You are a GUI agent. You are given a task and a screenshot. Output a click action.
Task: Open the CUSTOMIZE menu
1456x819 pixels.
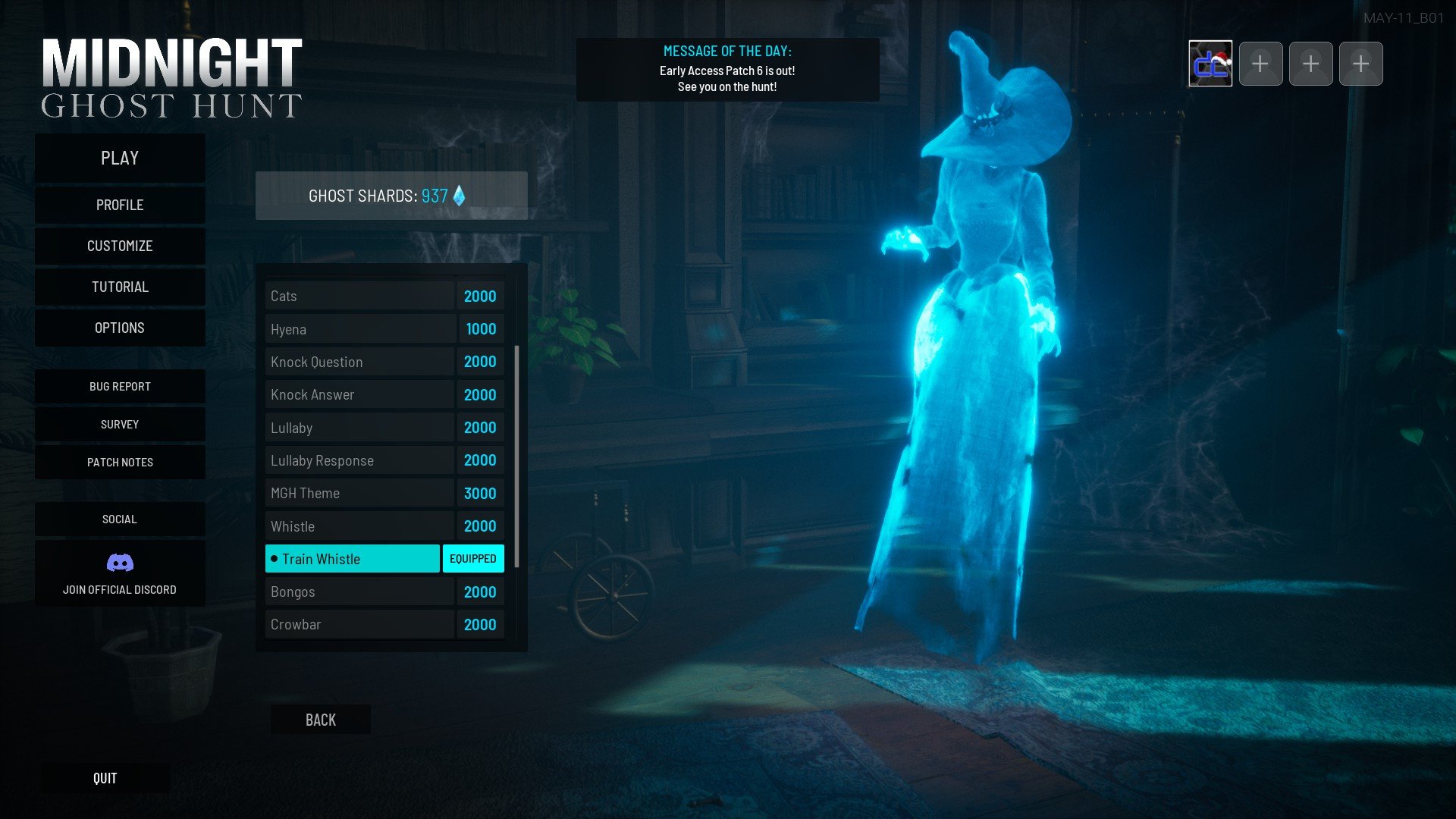coord(120,246)
